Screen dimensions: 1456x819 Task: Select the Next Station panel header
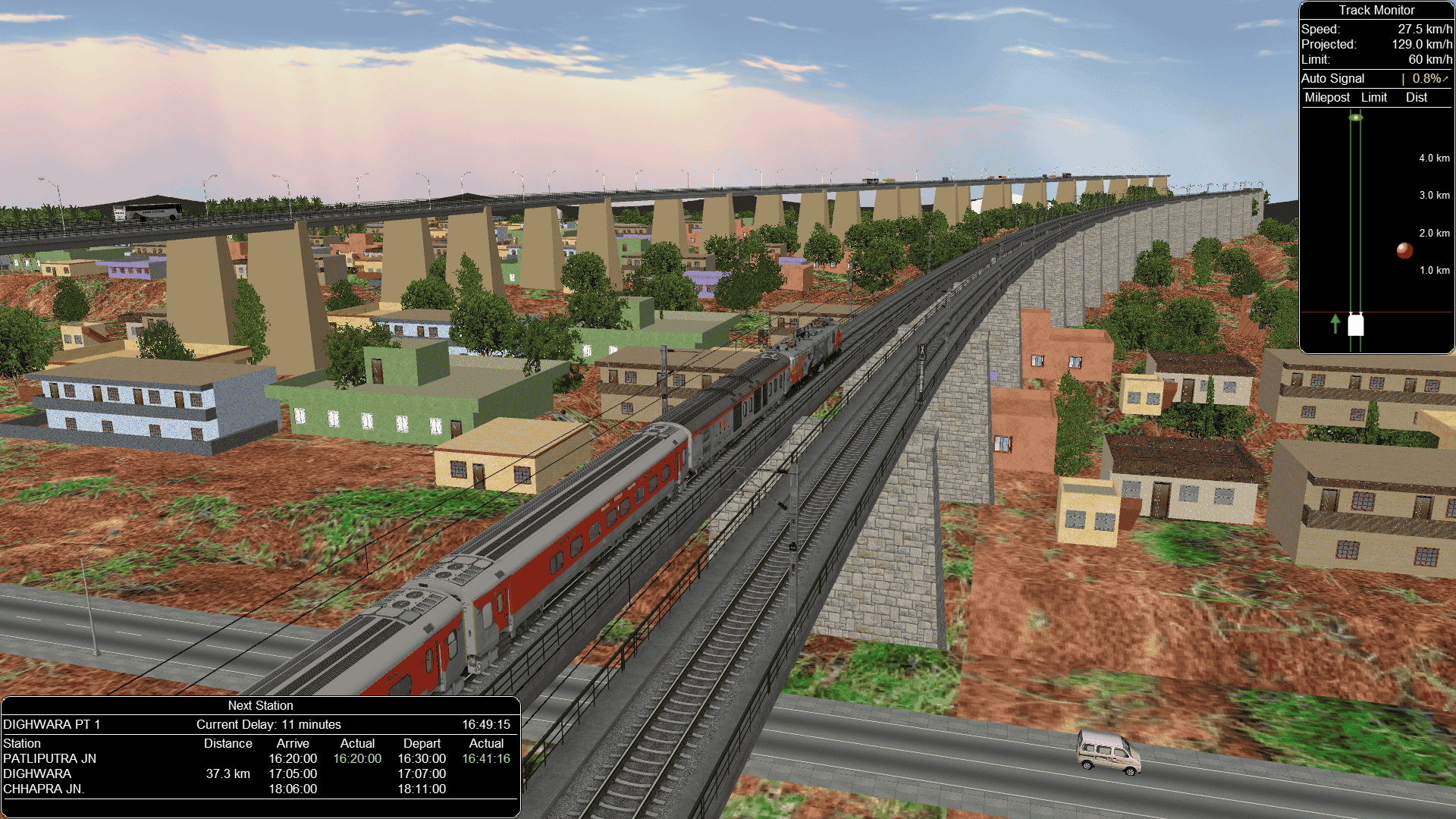coord(260,705)
